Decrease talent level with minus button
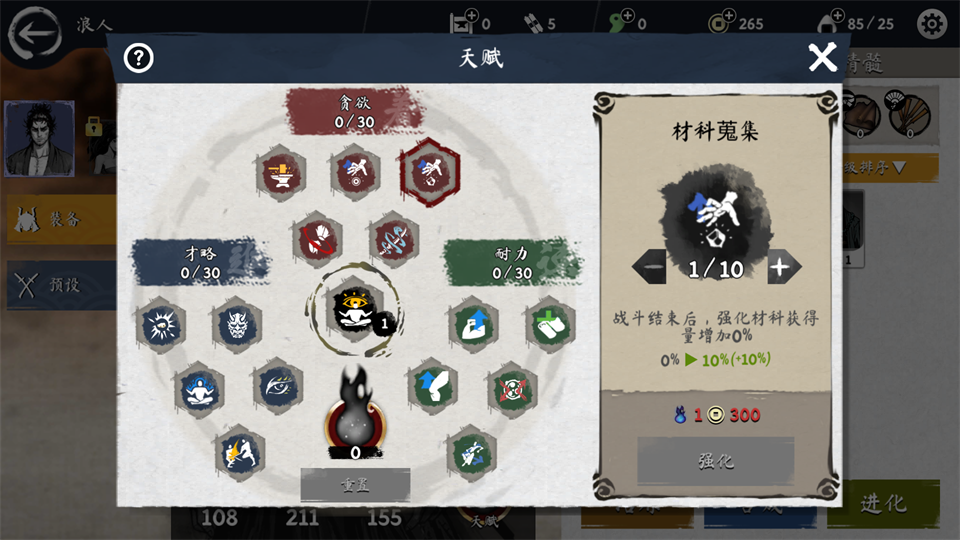Image resolution: width=960 pixels, height=540 pixels. coord(650,267)
